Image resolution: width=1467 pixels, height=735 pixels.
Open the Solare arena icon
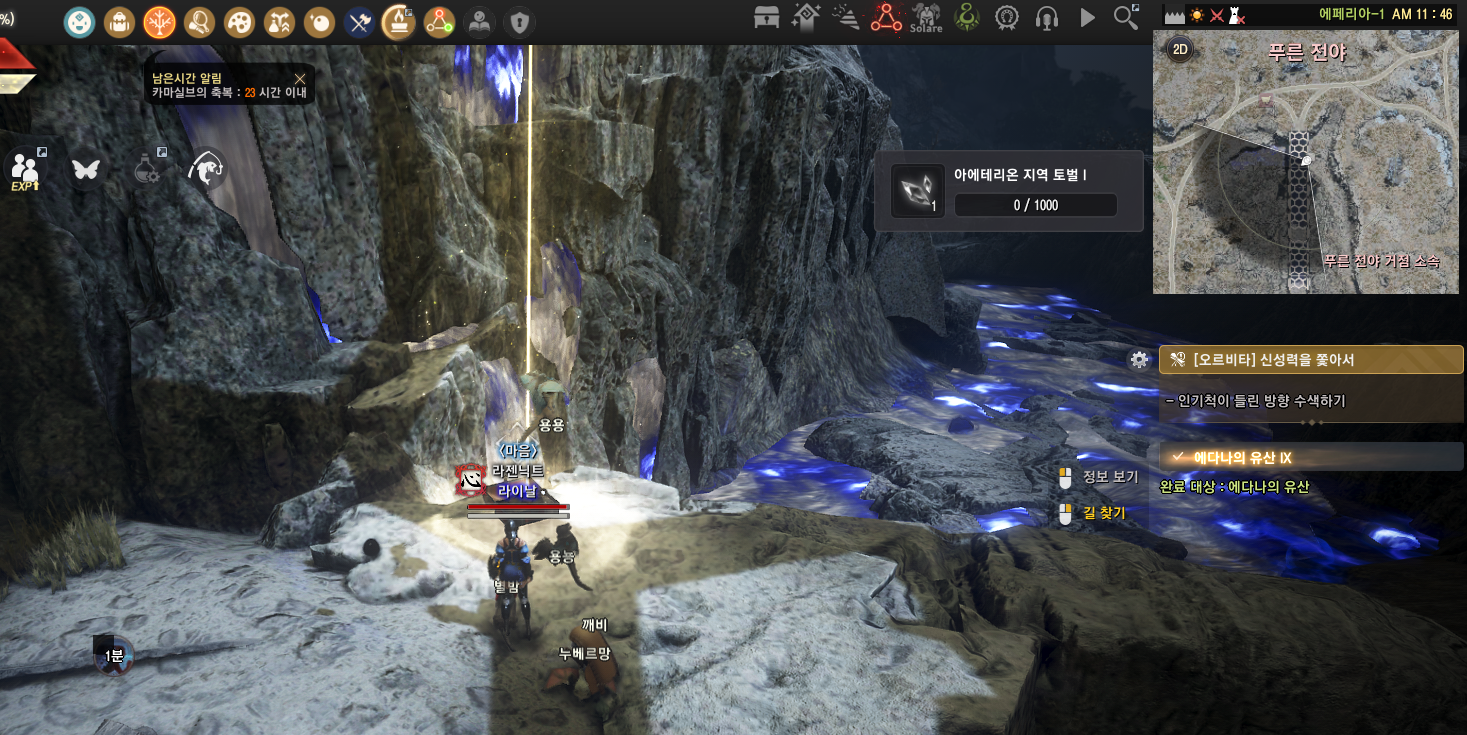[926, 17]
